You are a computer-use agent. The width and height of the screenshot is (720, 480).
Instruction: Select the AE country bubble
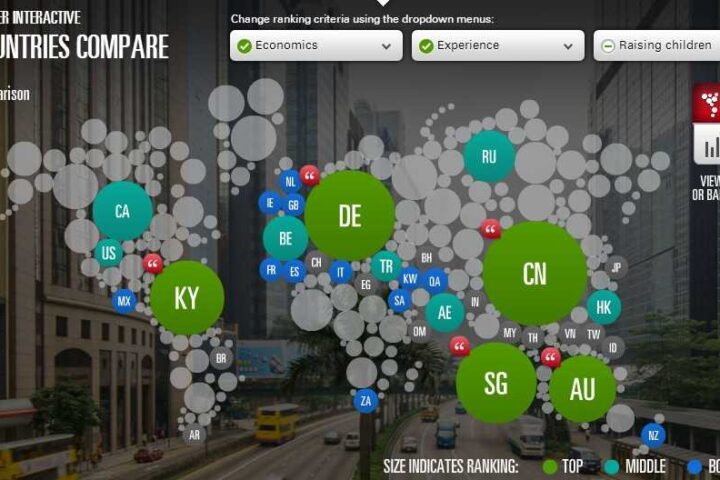(x=445, y=312)
